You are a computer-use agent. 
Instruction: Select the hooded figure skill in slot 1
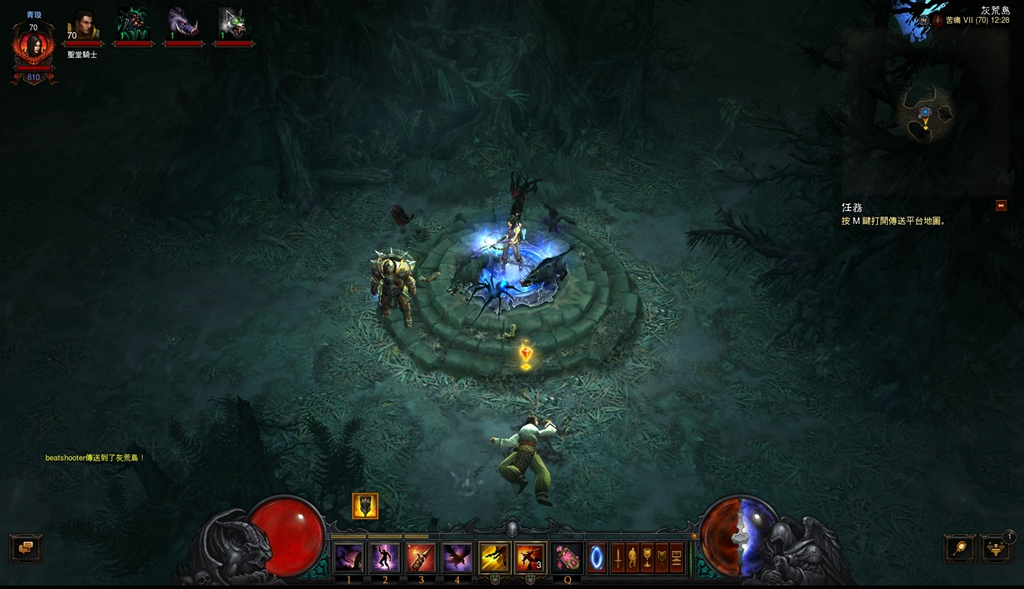(x=348, y=557)
